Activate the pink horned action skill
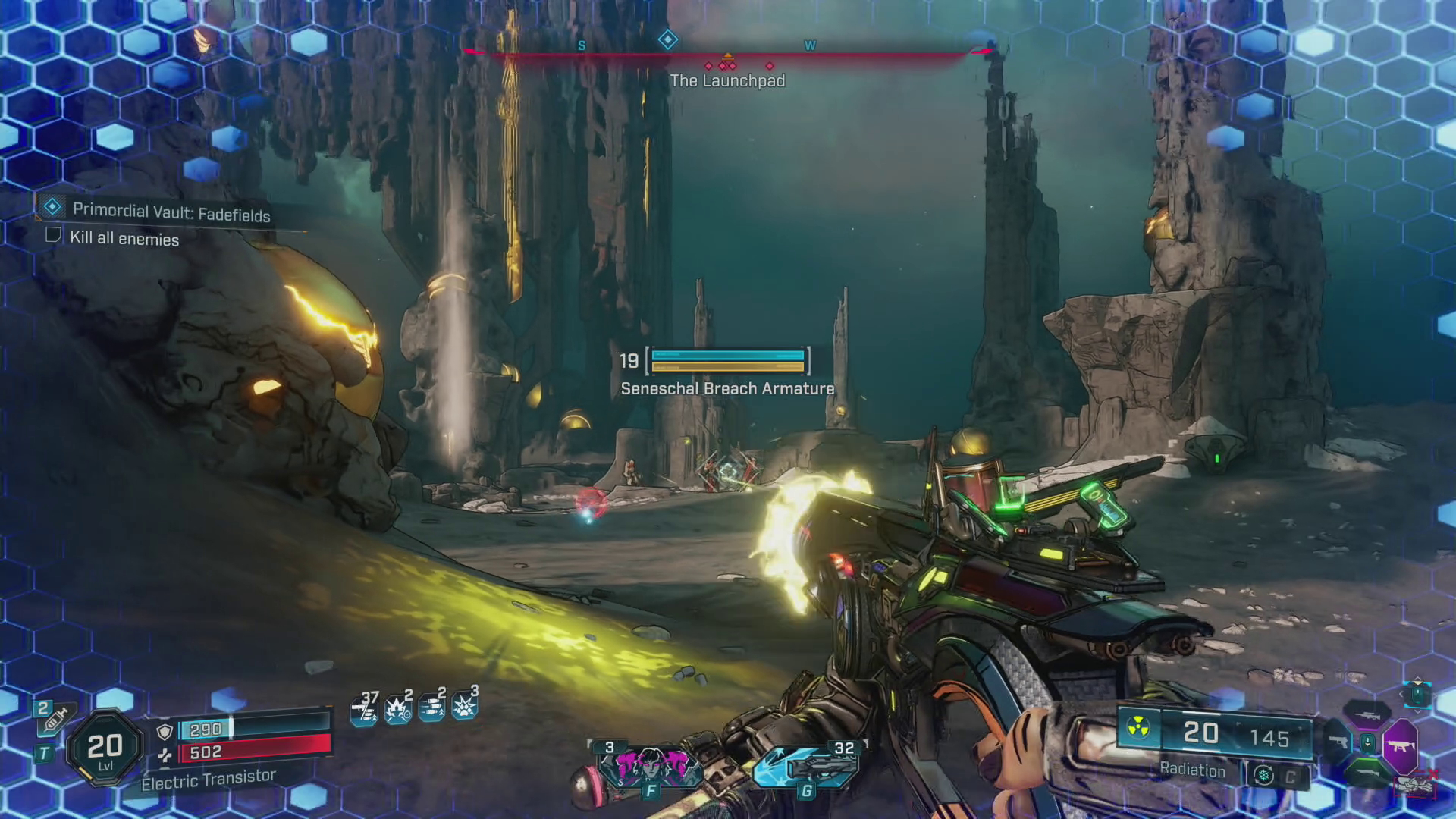The width and height of the screenshot is (1456, 819). 649,767
